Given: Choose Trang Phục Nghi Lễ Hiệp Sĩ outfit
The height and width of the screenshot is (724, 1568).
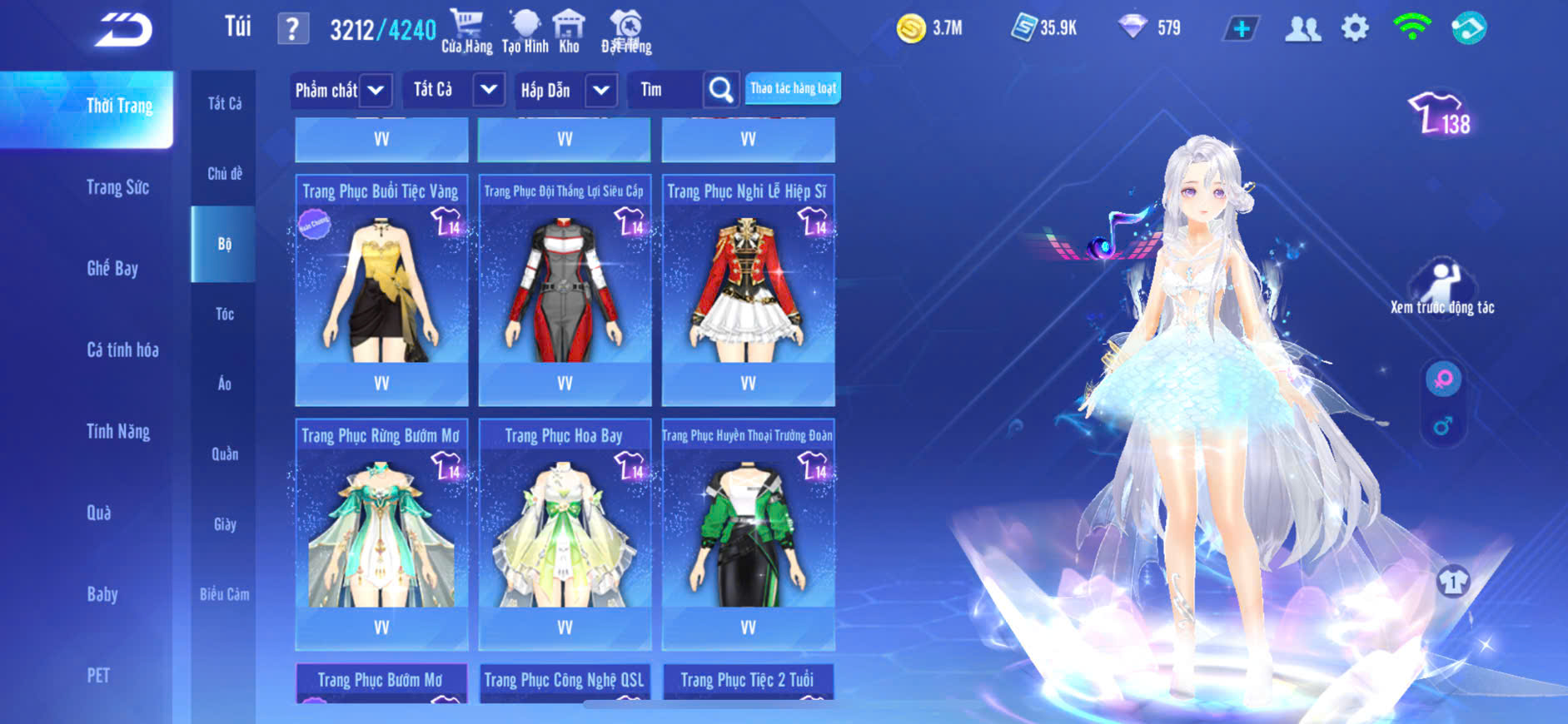Looking at the screenshot, I should coord(748,287).
